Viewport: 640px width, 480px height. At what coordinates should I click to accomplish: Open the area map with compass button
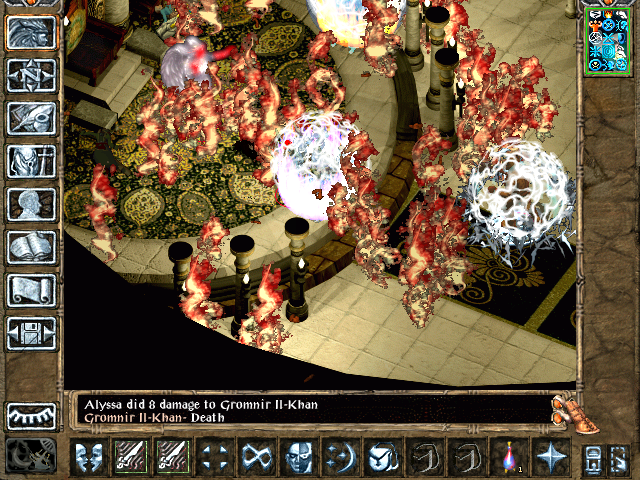coord(31,75)
